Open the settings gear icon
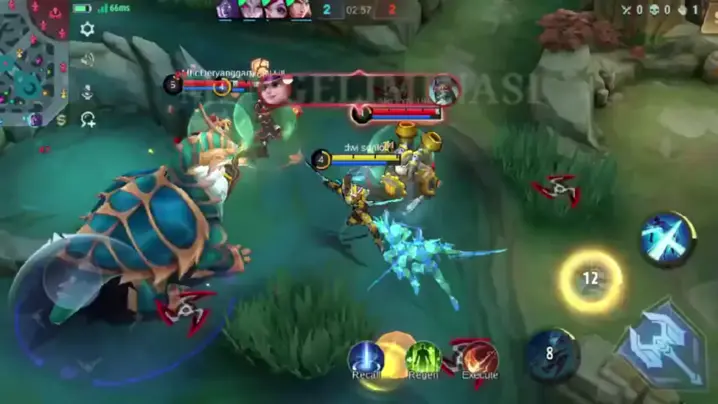This screenshot has width=718, height=404. tap(87, 30)
